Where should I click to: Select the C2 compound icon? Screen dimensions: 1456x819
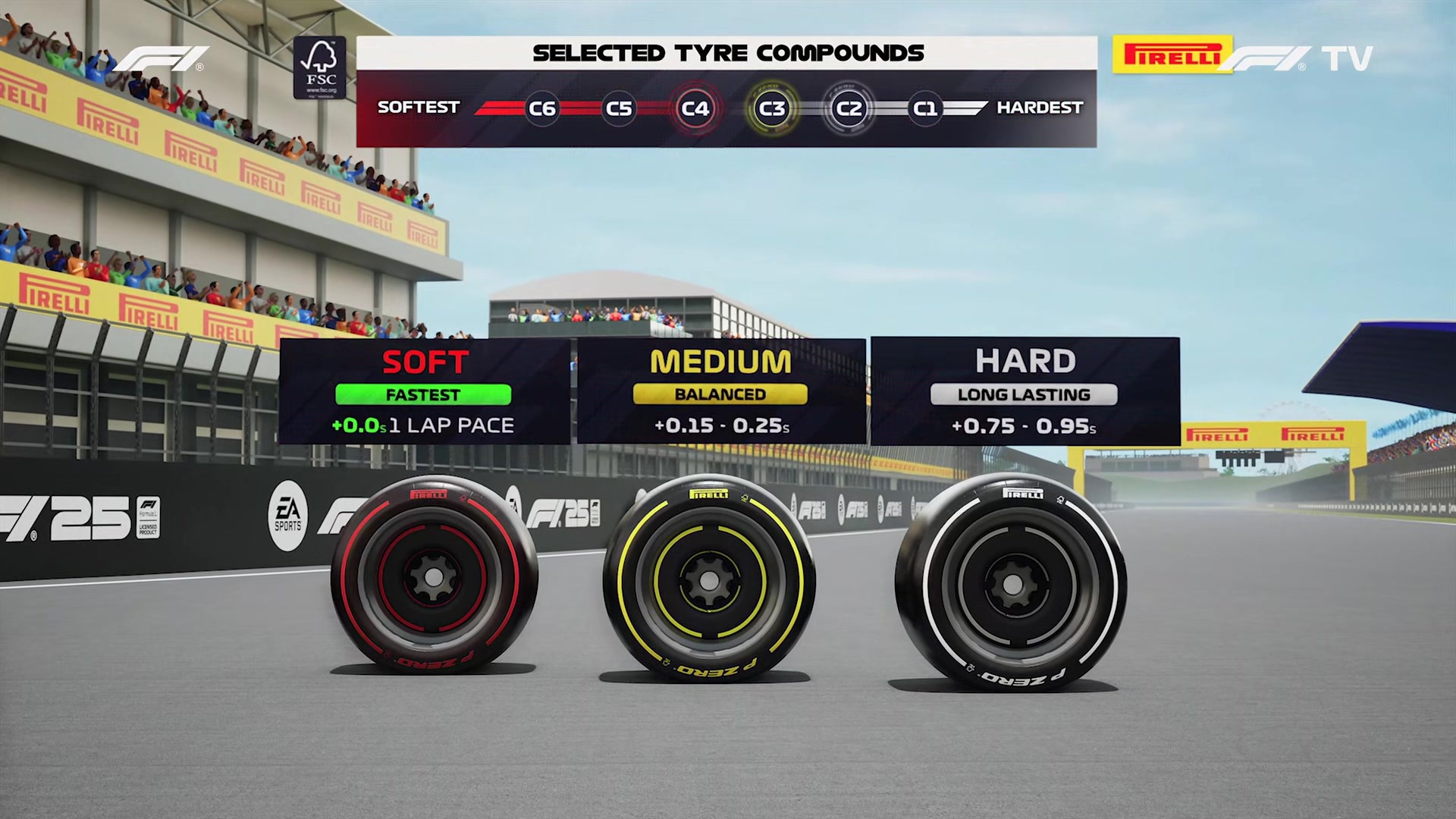click(850, 108)
